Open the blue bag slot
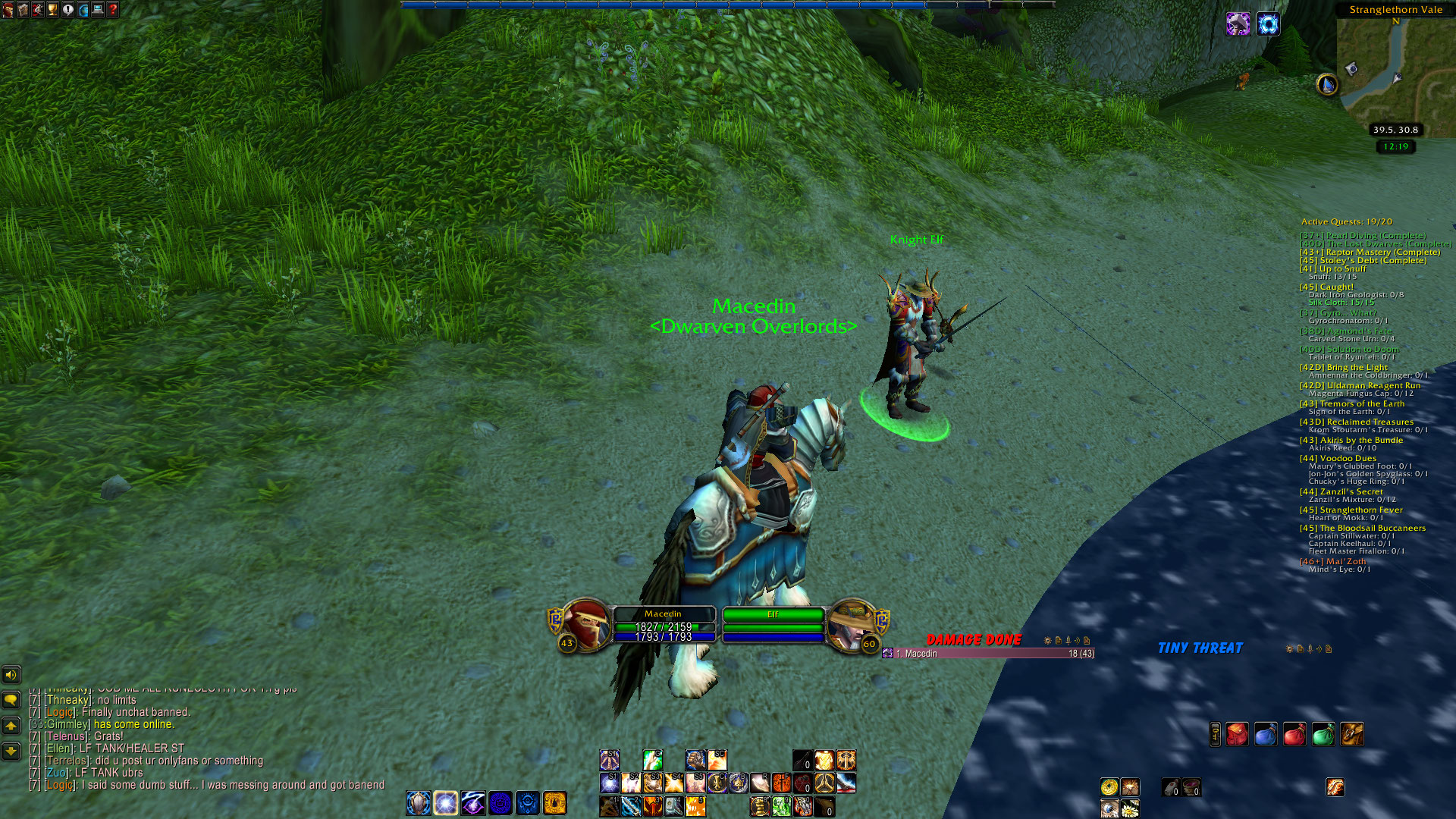The height and width of the screenshot is (819, 1456). 1266,734
